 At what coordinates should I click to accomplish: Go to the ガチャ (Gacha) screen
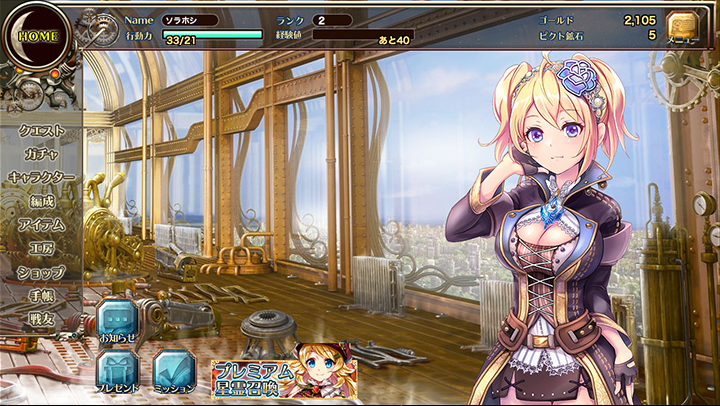[x=42, y=154]
